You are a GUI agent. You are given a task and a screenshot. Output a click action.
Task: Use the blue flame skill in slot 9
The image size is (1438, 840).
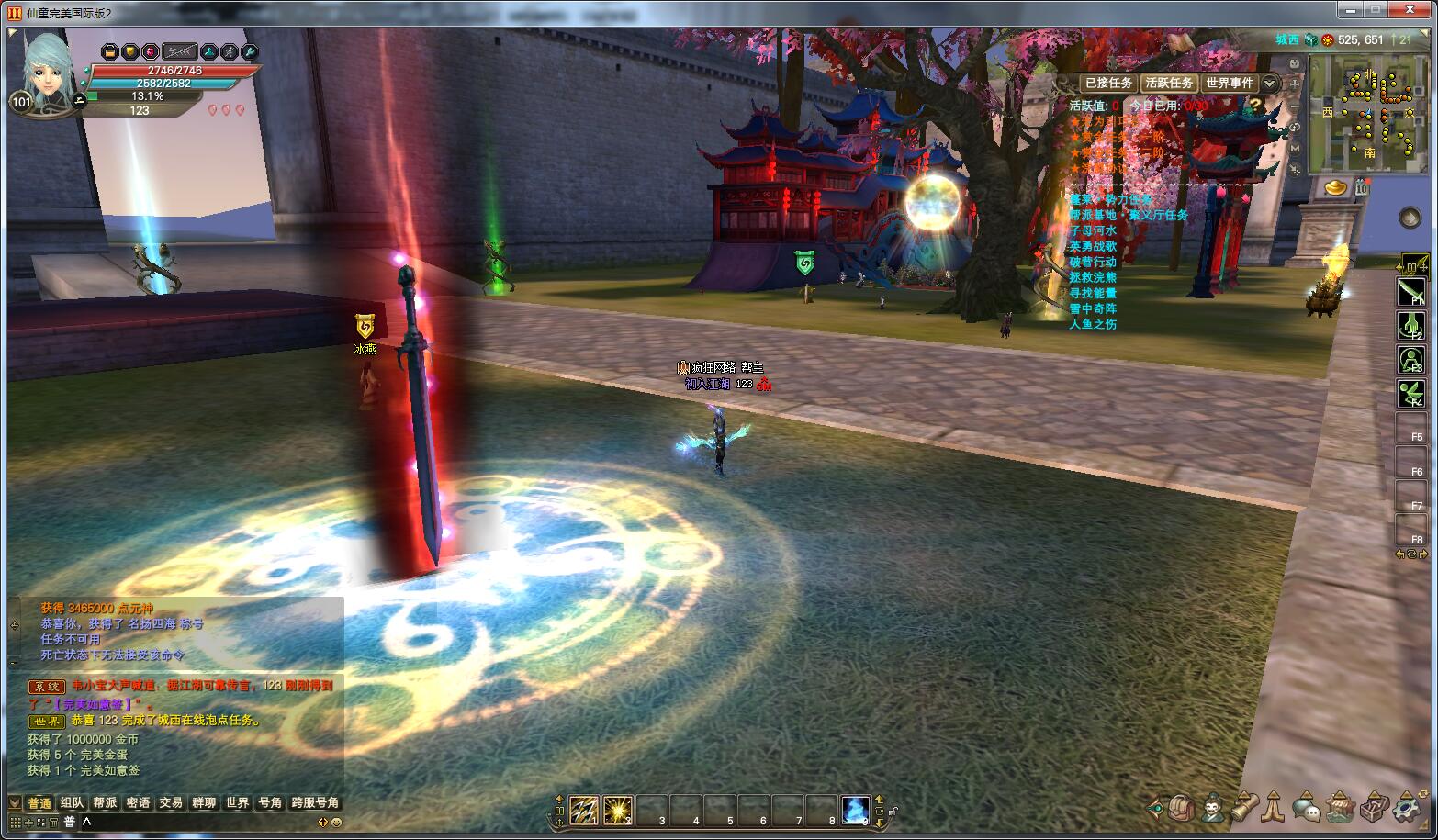[856, 810]
